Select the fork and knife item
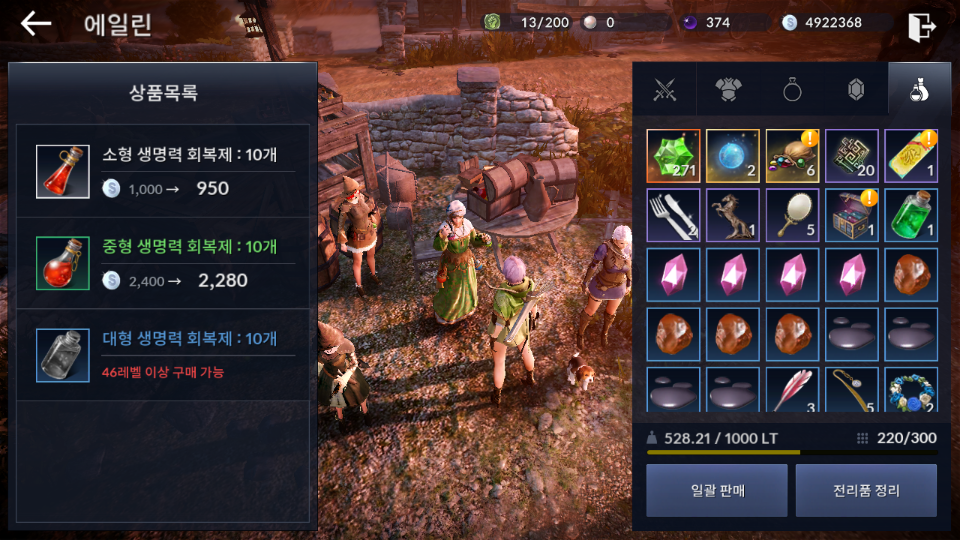Screen dimensions: 960x540 673,215
